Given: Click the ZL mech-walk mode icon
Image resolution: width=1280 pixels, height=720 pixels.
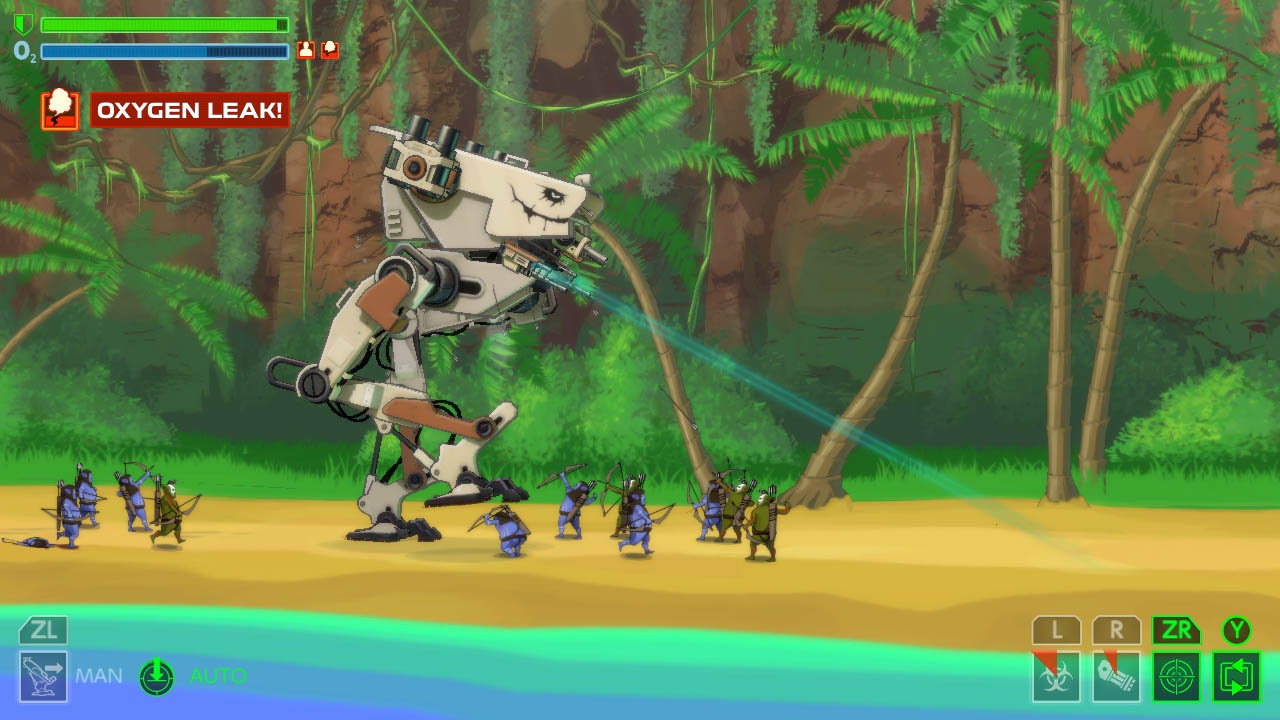Looking at the screenshot, I should click(x=42, y=675).
